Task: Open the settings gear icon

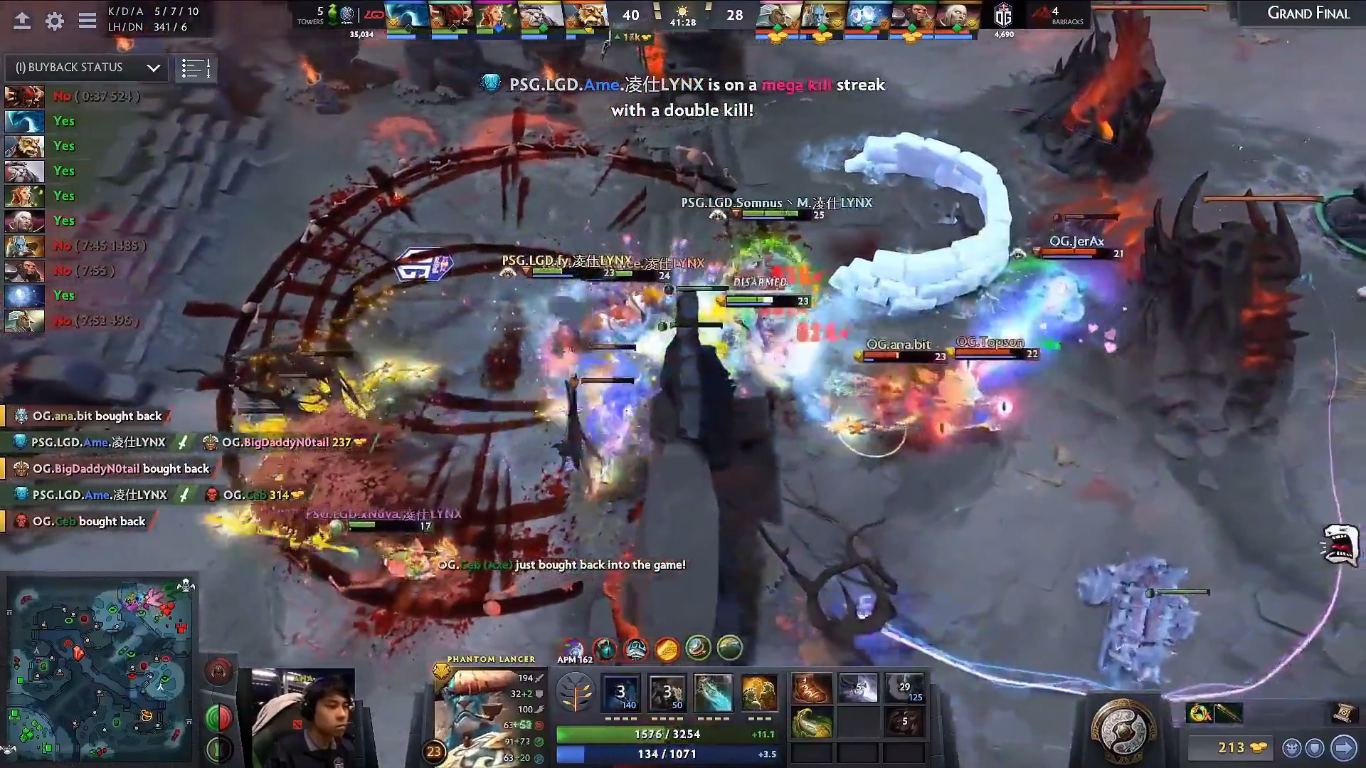Action: click(x=55, y=21)
